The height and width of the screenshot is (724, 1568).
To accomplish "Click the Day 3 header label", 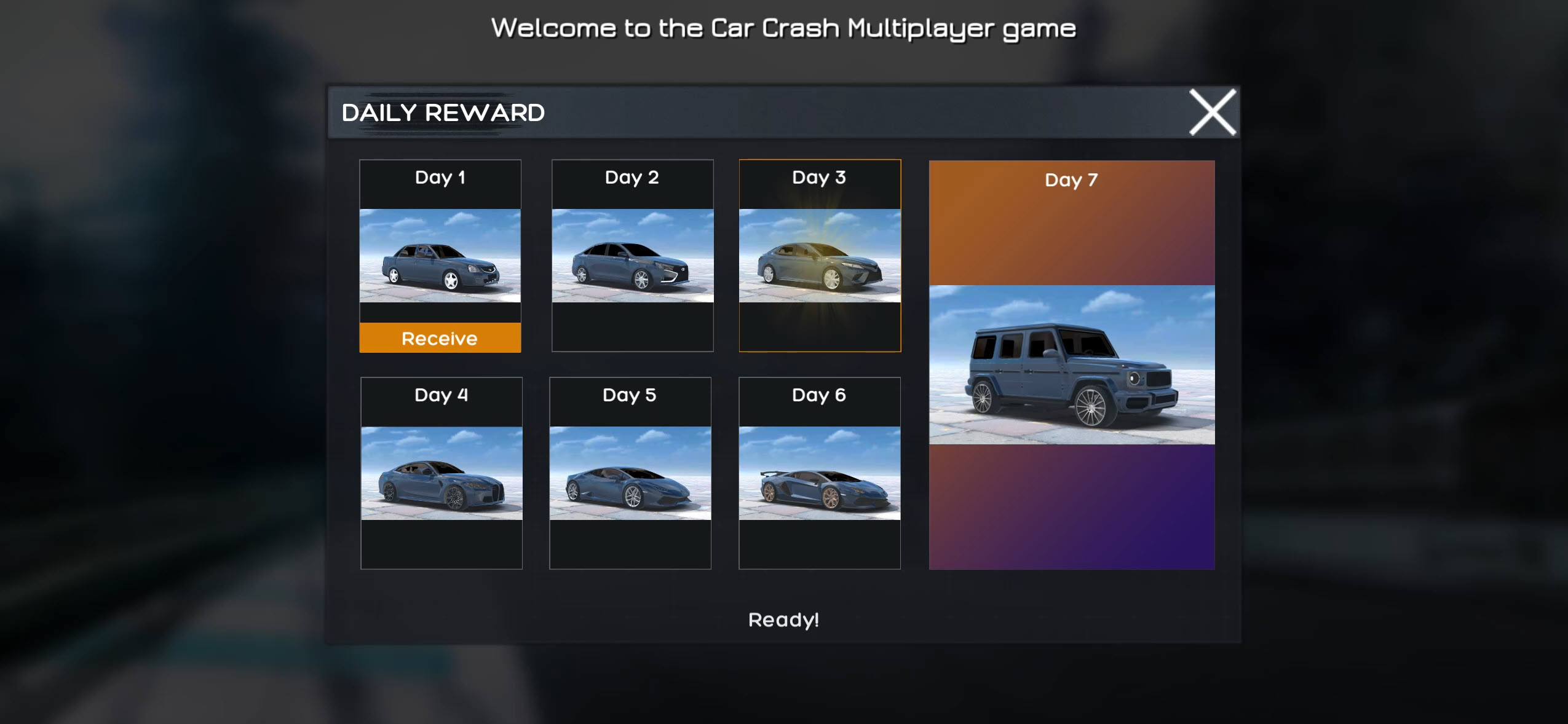I will point(820,177).
